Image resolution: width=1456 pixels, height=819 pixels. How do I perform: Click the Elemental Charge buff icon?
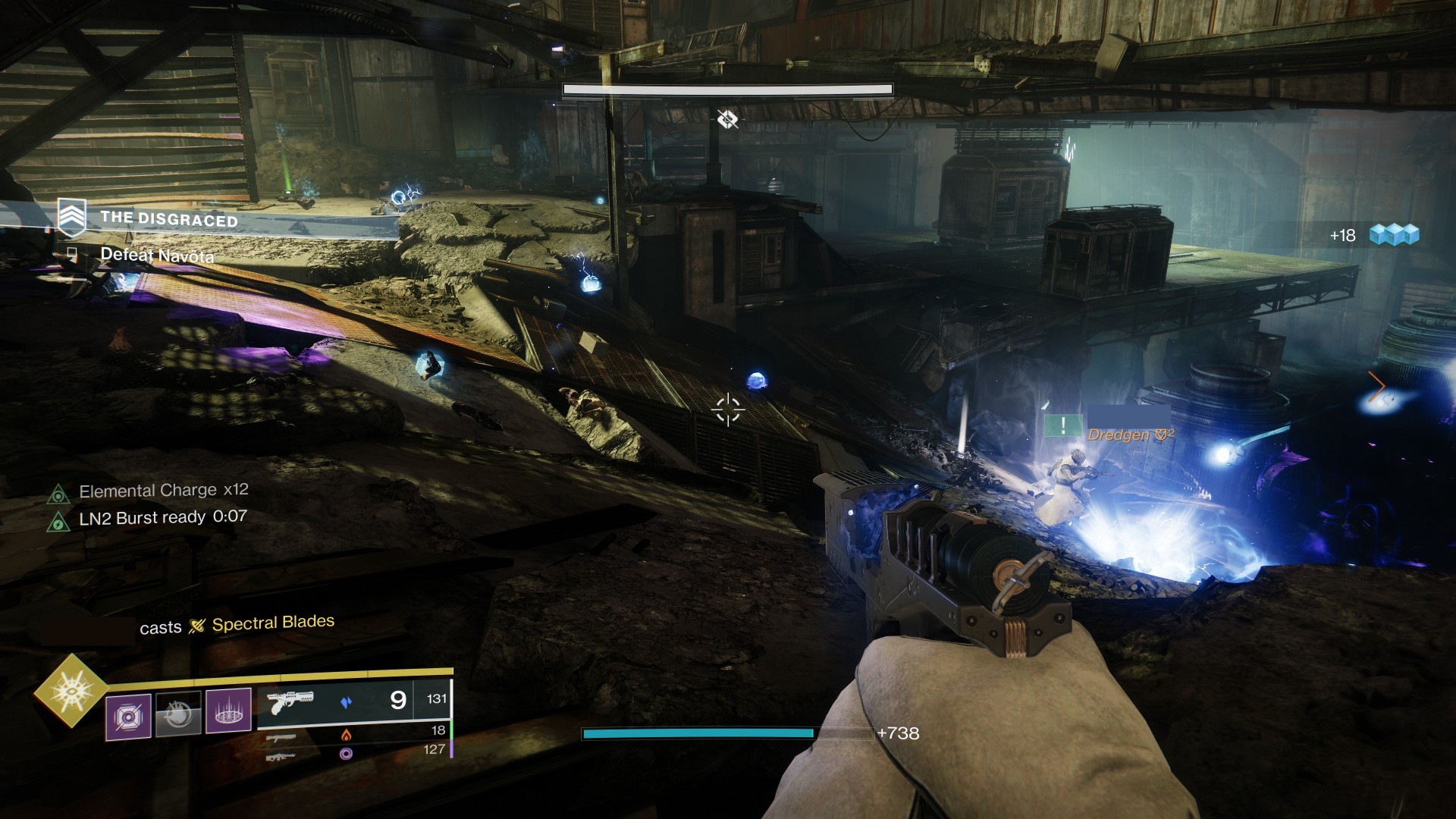pyautogui.click(x=58, y=494)
